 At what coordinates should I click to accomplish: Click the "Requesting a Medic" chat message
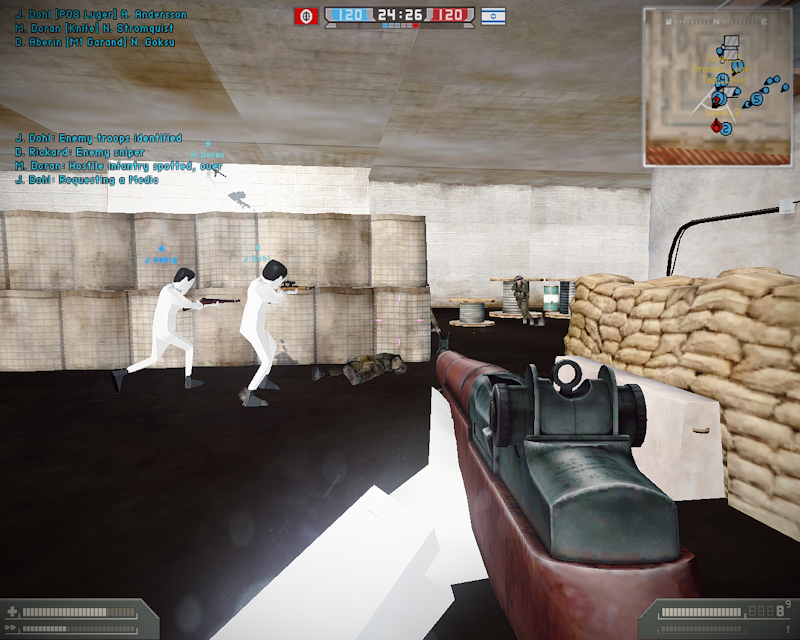pyautogui.click(x=86, y=180)
